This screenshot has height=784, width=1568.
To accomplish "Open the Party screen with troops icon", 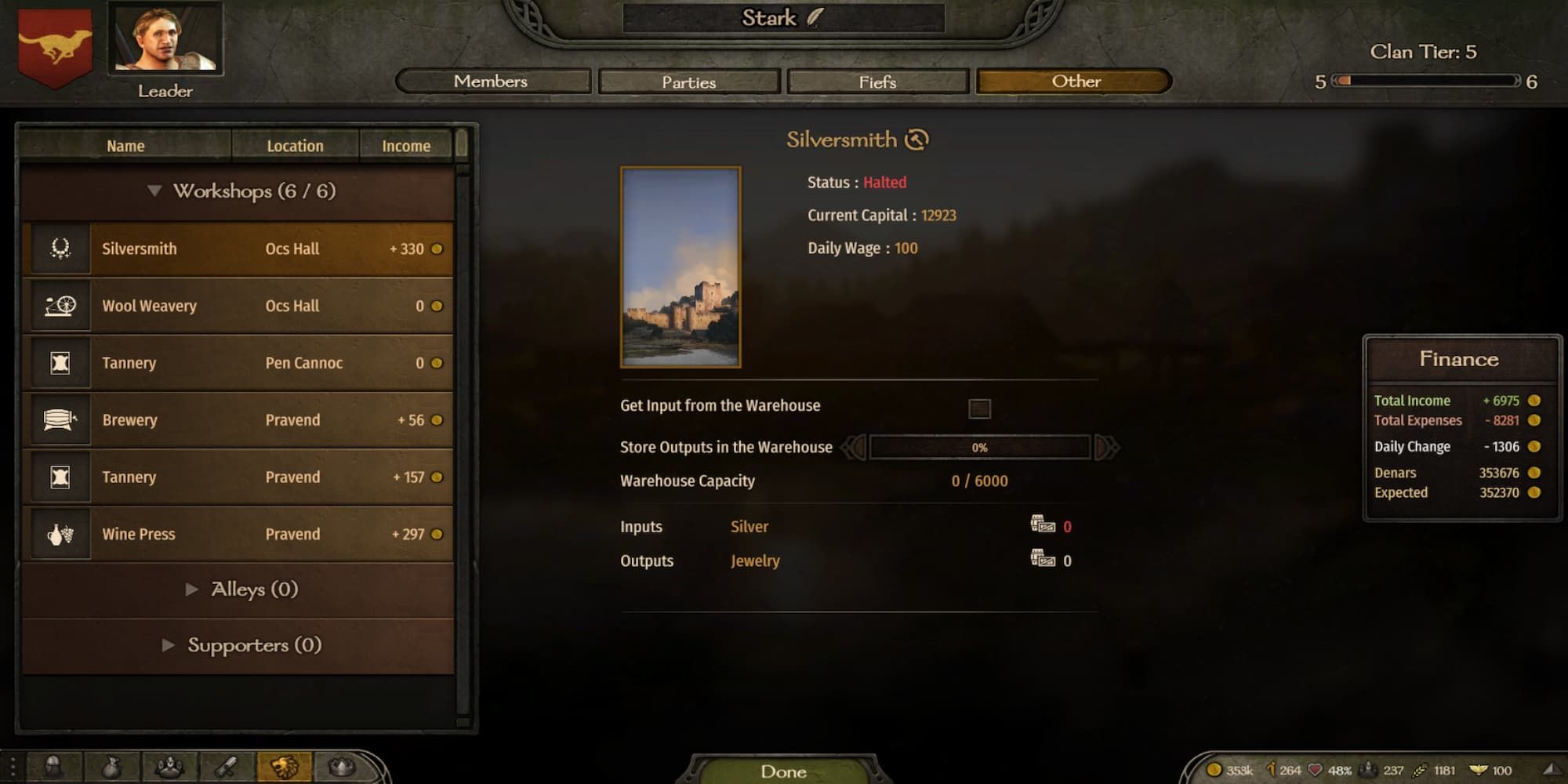I will point(171,768).
